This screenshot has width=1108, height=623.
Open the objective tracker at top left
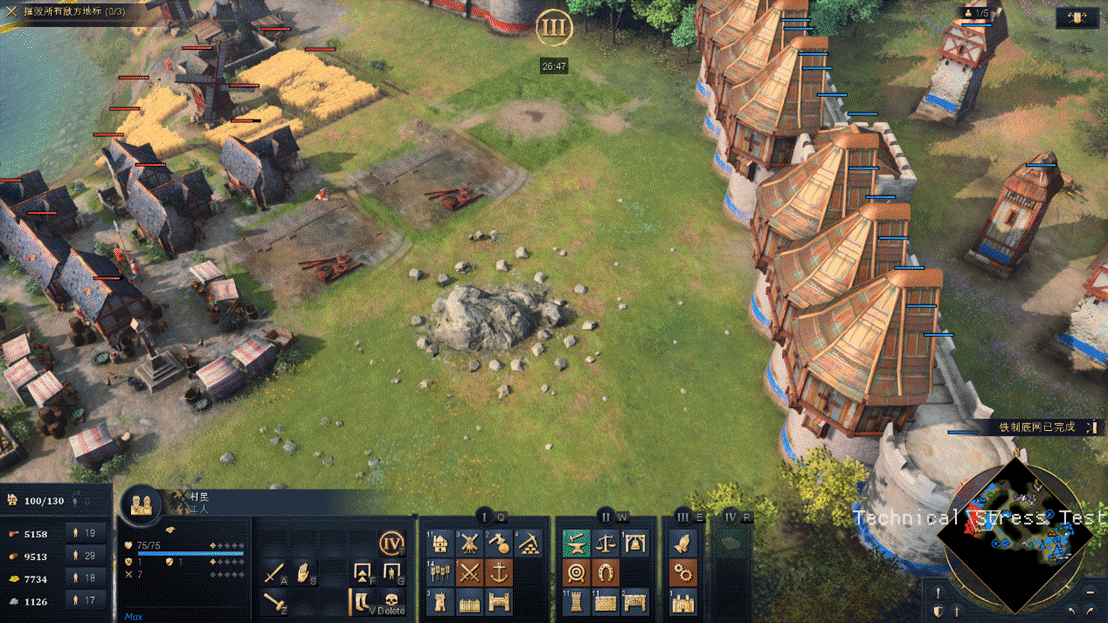tap(70, 10)
